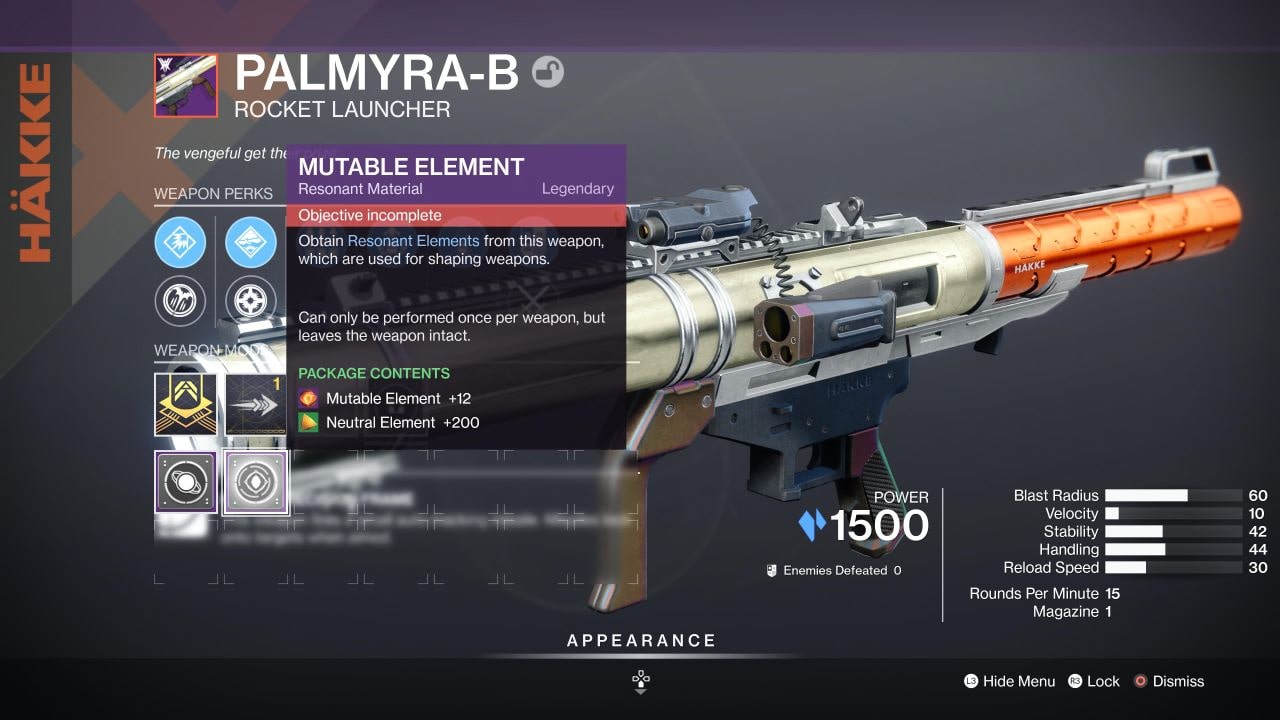
Task: Select the second blue diamond perk icon
Action: [251, 242]
